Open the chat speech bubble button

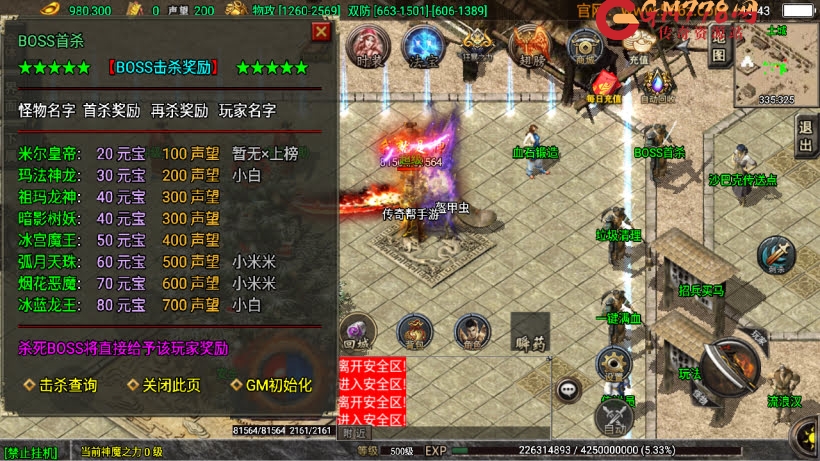(570, 389)
